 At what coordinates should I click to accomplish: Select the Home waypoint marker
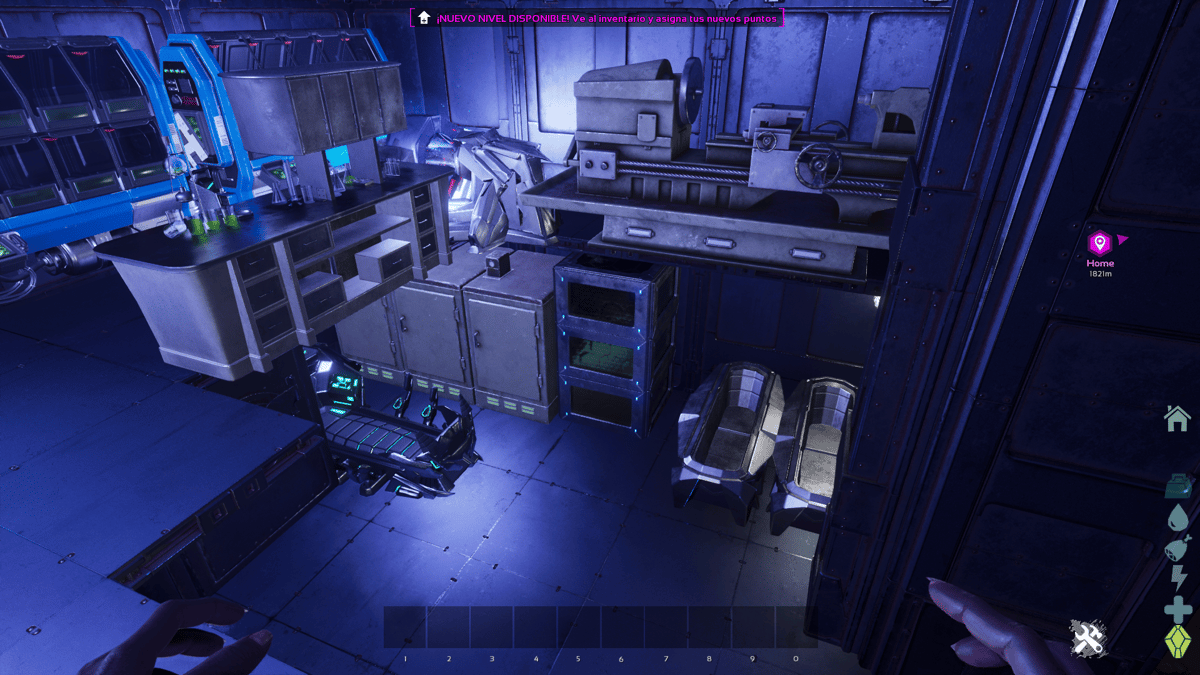click(x=1100, y=242)
